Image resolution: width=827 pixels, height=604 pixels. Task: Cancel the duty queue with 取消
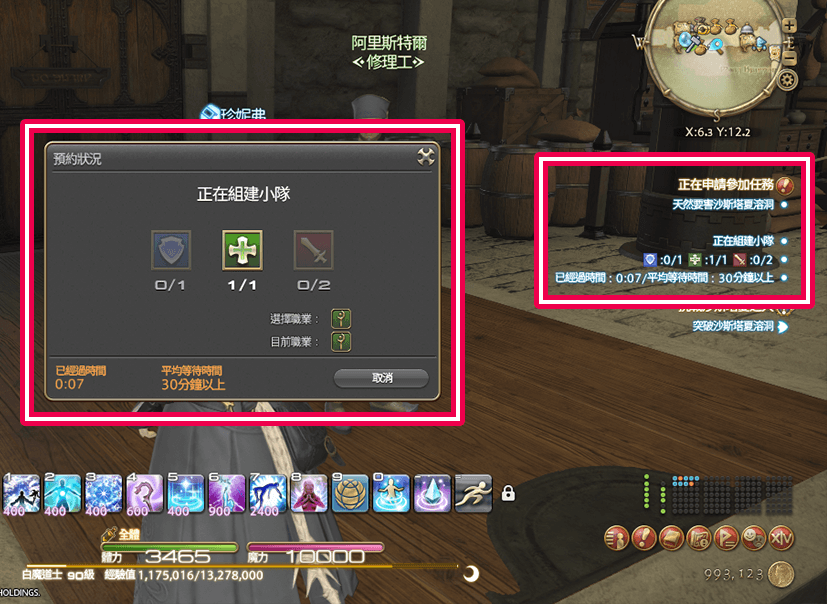(x=381, y=378)
